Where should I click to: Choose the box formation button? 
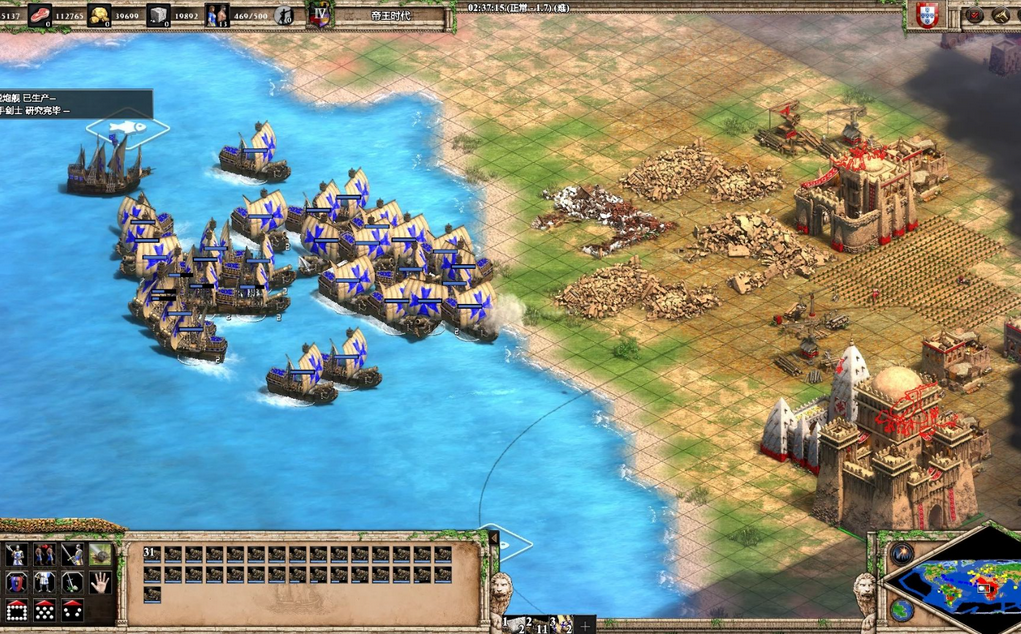click(x=16, y=610)
